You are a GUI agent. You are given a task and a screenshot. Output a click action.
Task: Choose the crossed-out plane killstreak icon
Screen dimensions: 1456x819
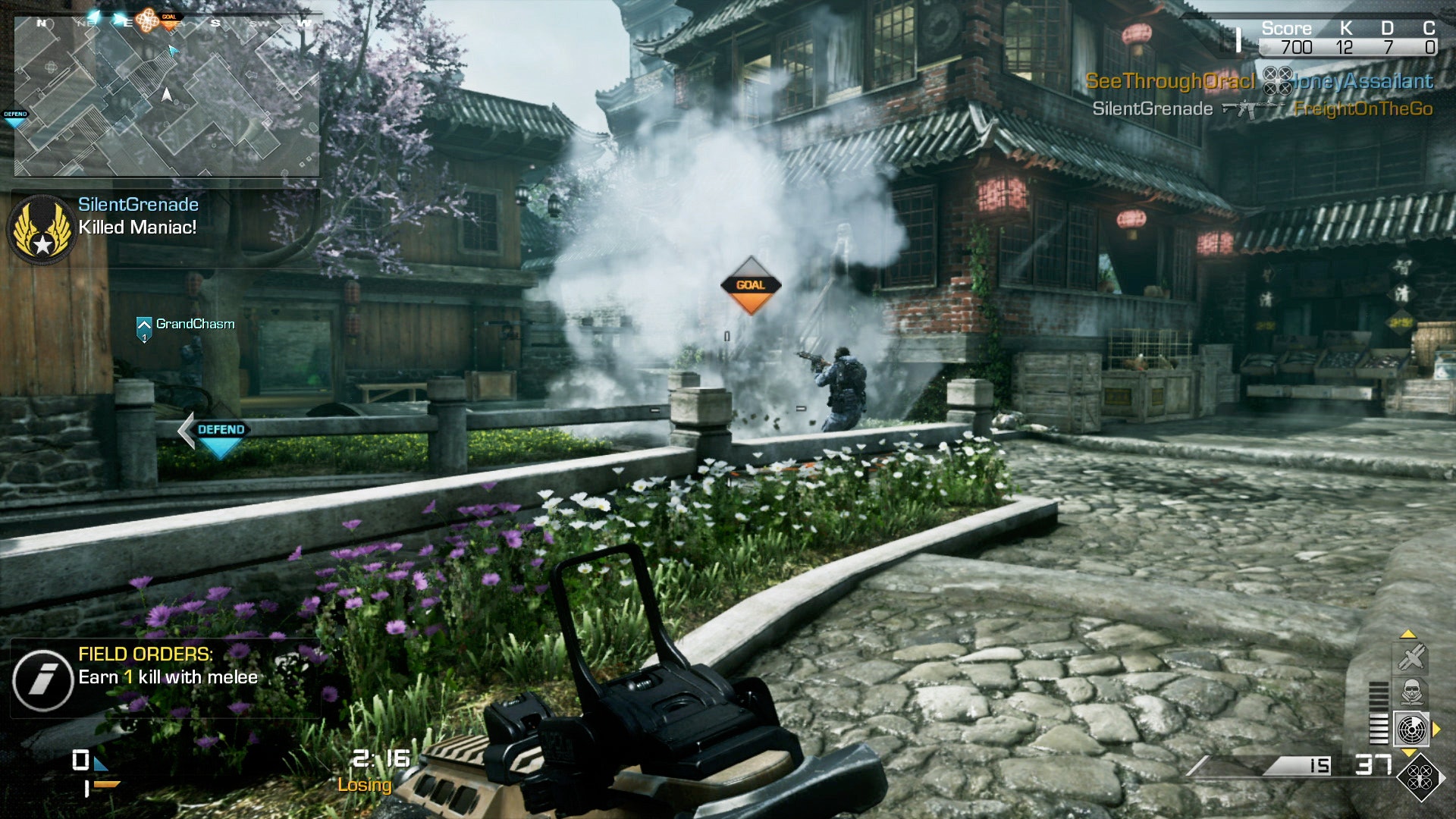point(1411,657)
